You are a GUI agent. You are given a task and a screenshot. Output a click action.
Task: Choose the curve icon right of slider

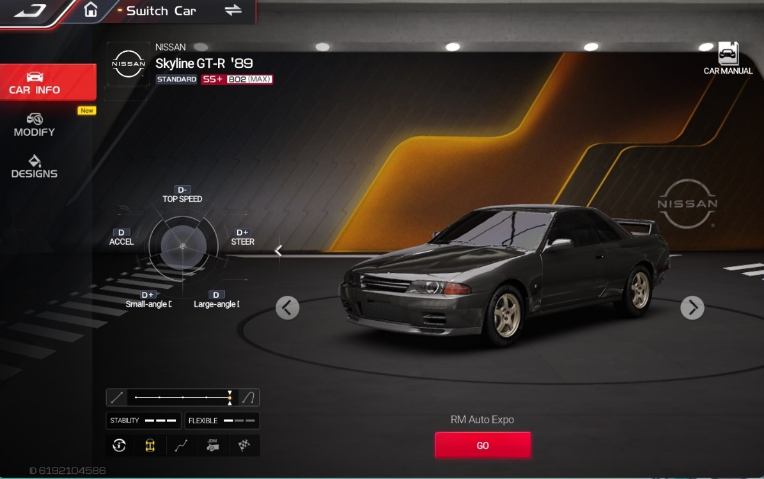(250, 397)
